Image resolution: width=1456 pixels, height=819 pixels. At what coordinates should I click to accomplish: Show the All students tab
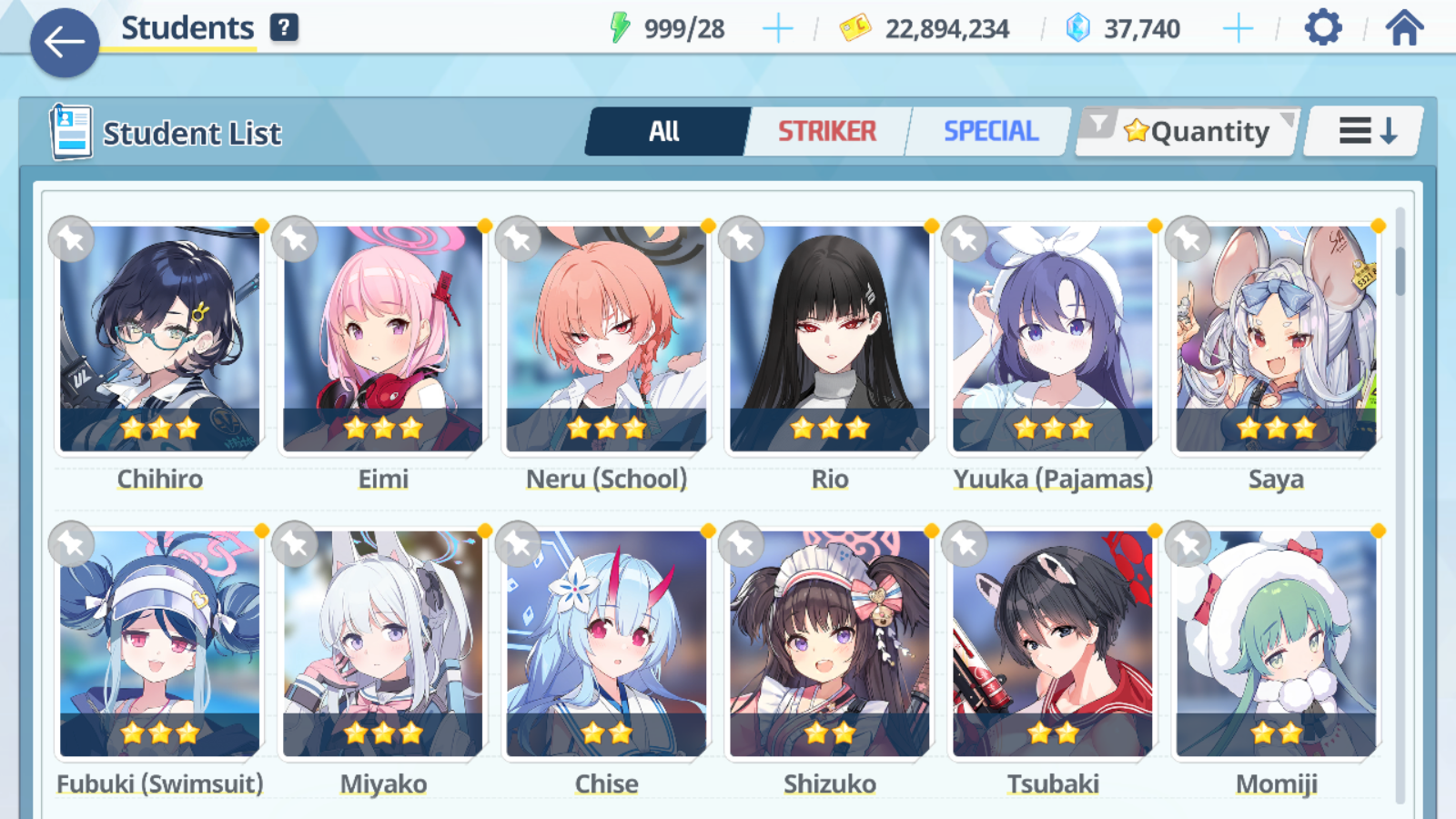pyautogui.click(x=664, y=132)
